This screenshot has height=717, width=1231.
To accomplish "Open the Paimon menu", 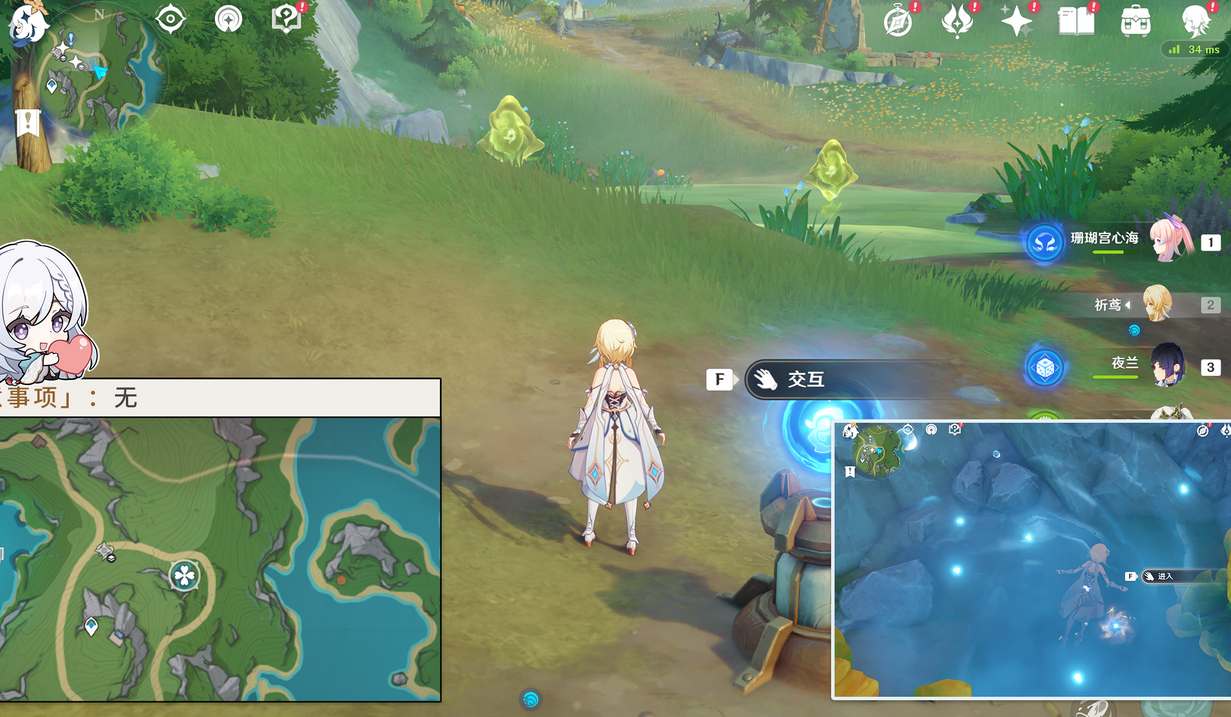I will 24,22.
